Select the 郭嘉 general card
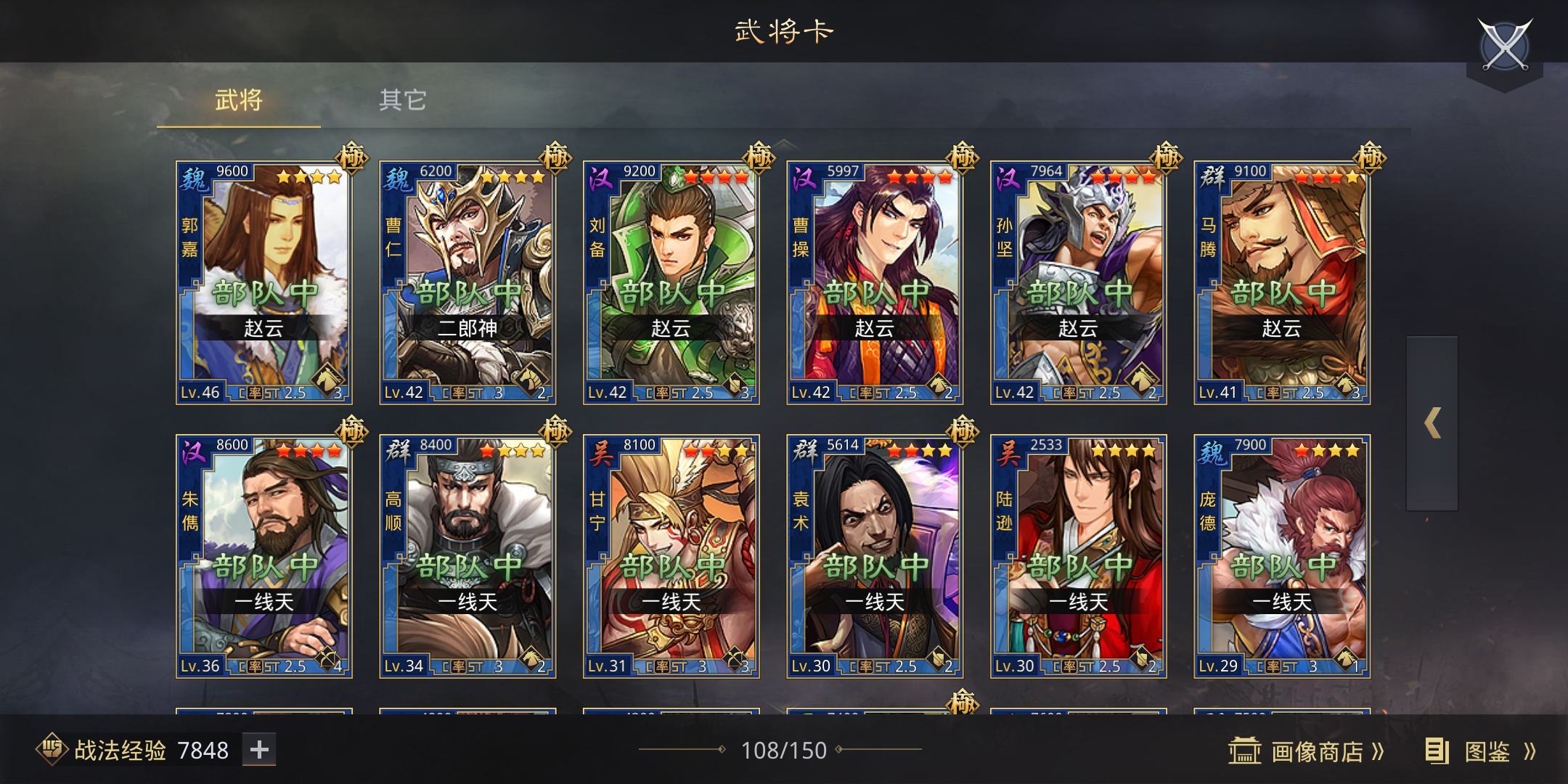 tap(264, 282)
